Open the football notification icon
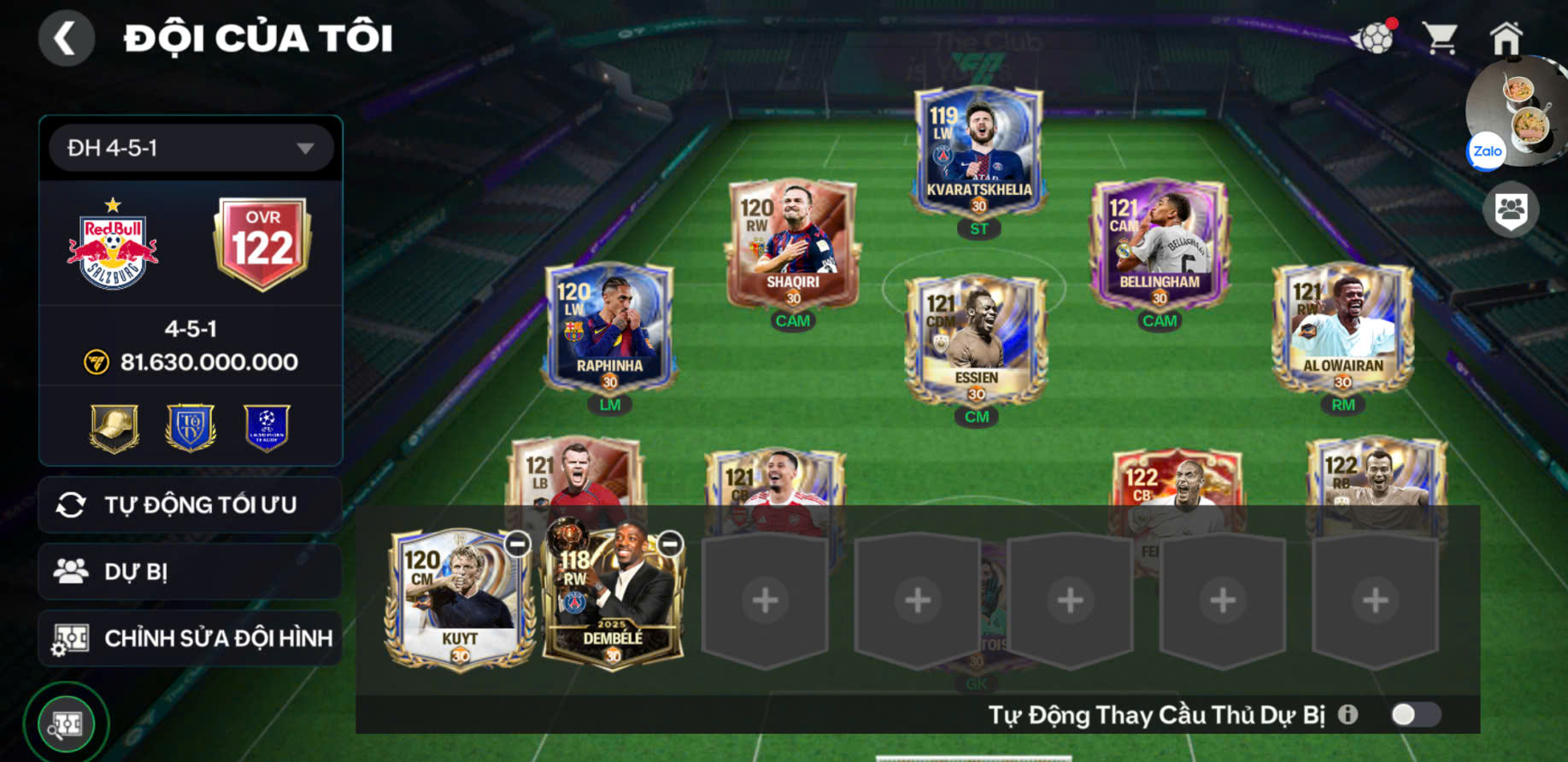Image resolution: width=1568 pixels, height=762 pixels. 1372,38
